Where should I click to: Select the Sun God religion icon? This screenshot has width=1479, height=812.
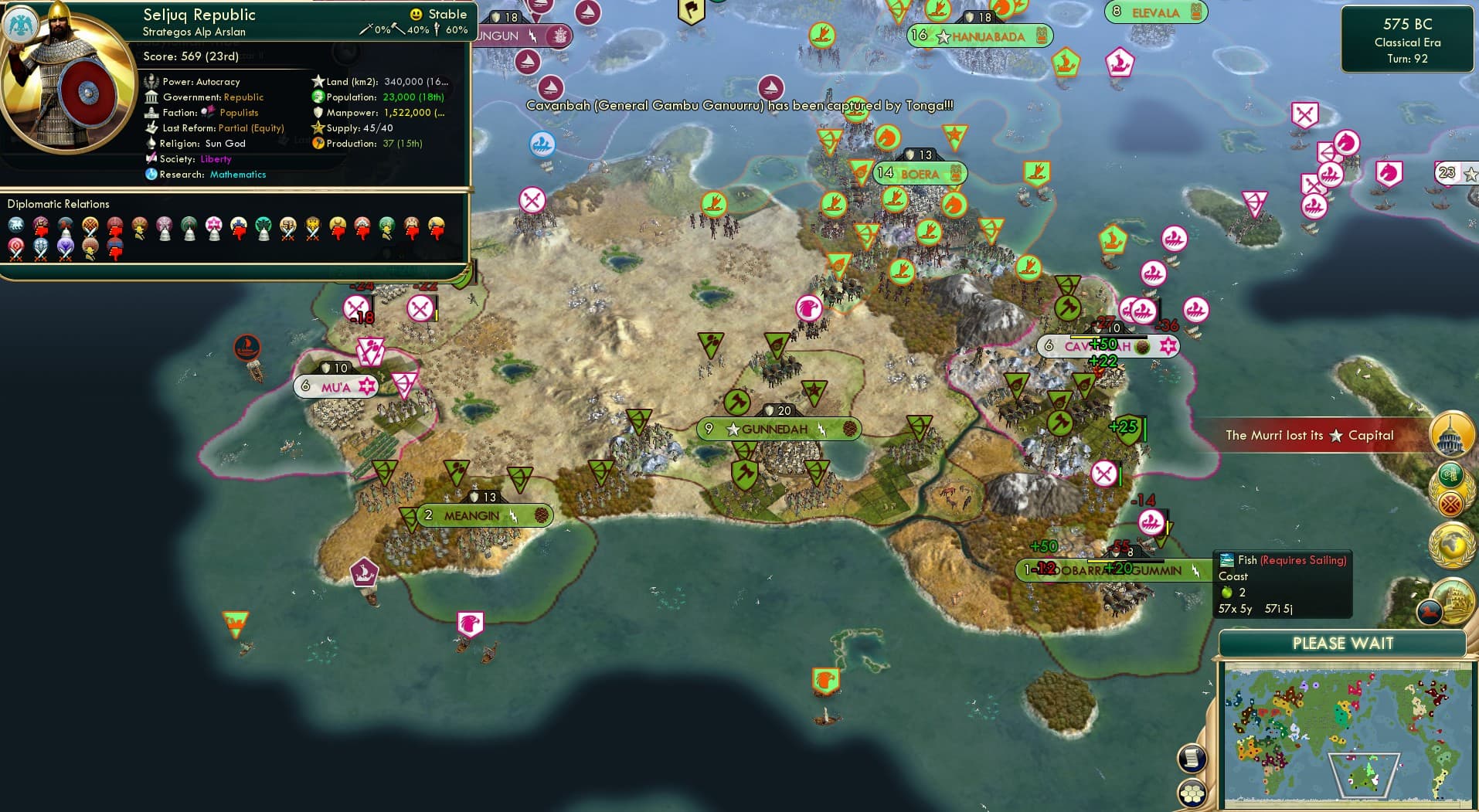pos(151,144)
